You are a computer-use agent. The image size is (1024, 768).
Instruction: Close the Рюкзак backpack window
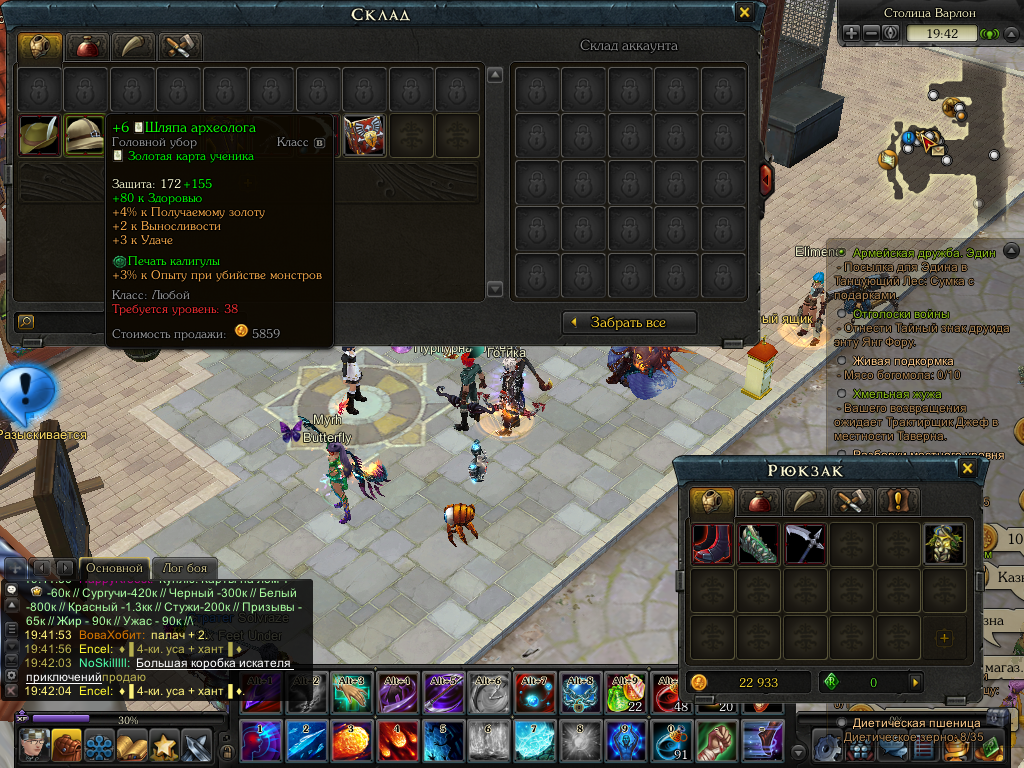point(967,469)
